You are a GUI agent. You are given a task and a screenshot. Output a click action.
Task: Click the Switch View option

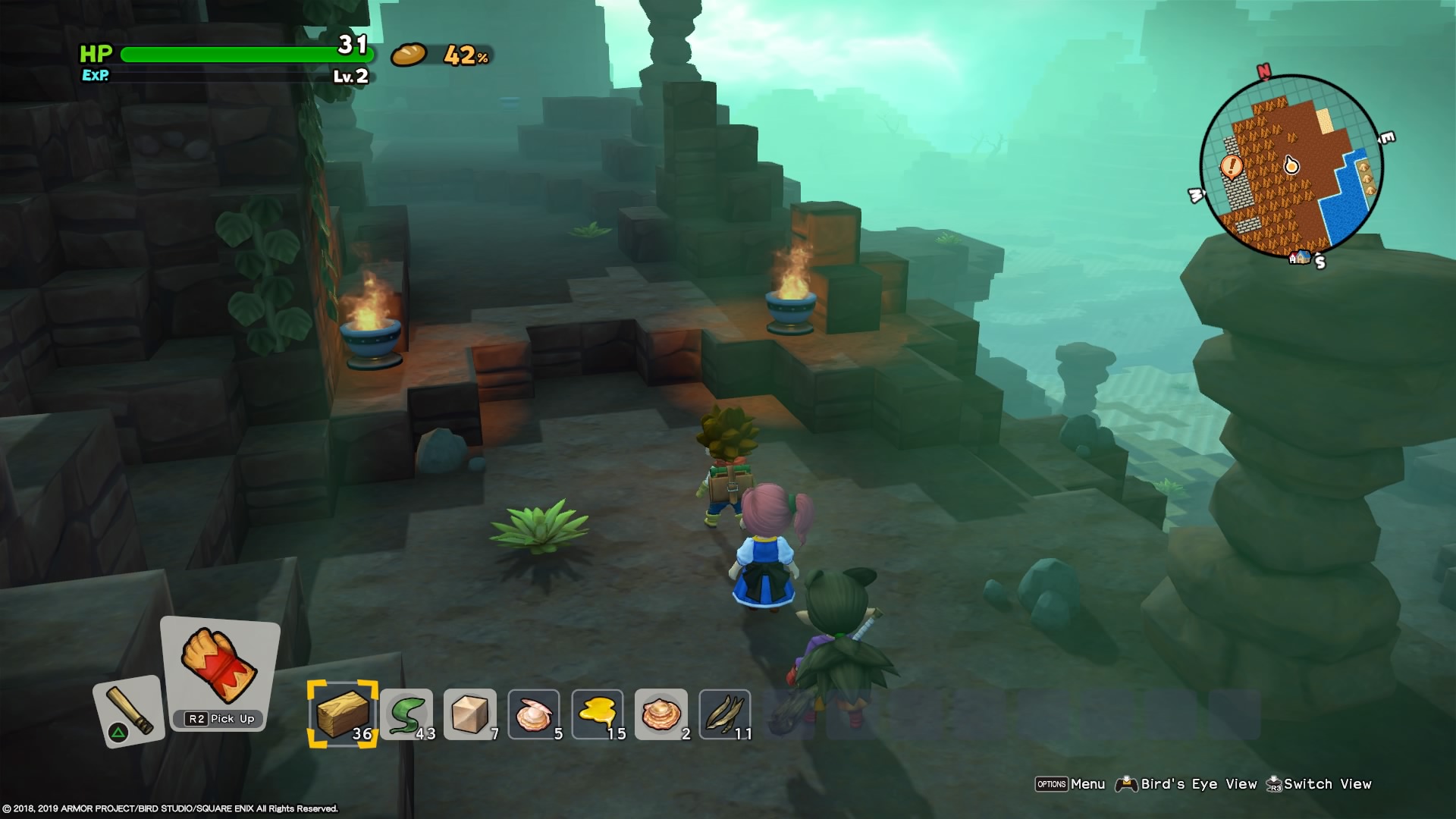click(x=1319, y=784)
